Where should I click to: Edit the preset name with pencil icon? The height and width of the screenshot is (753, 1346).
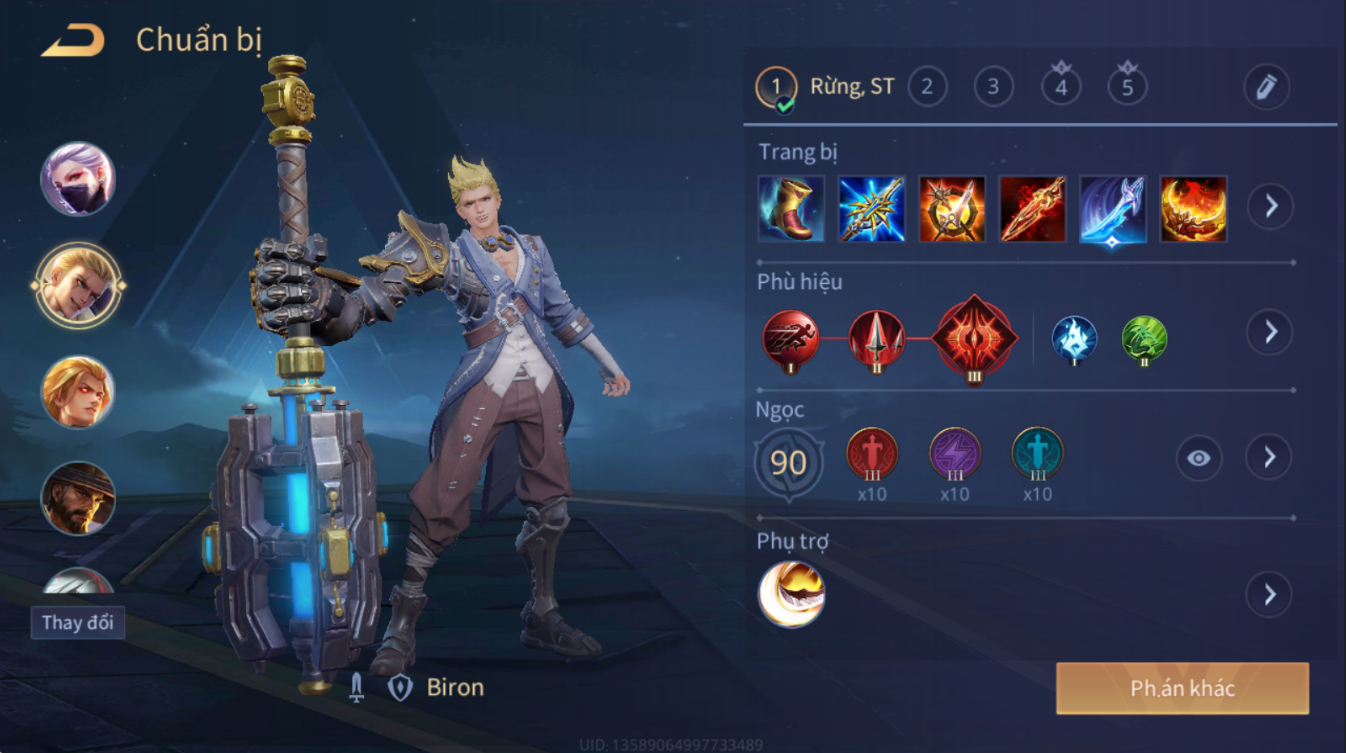coord(1266,87)
